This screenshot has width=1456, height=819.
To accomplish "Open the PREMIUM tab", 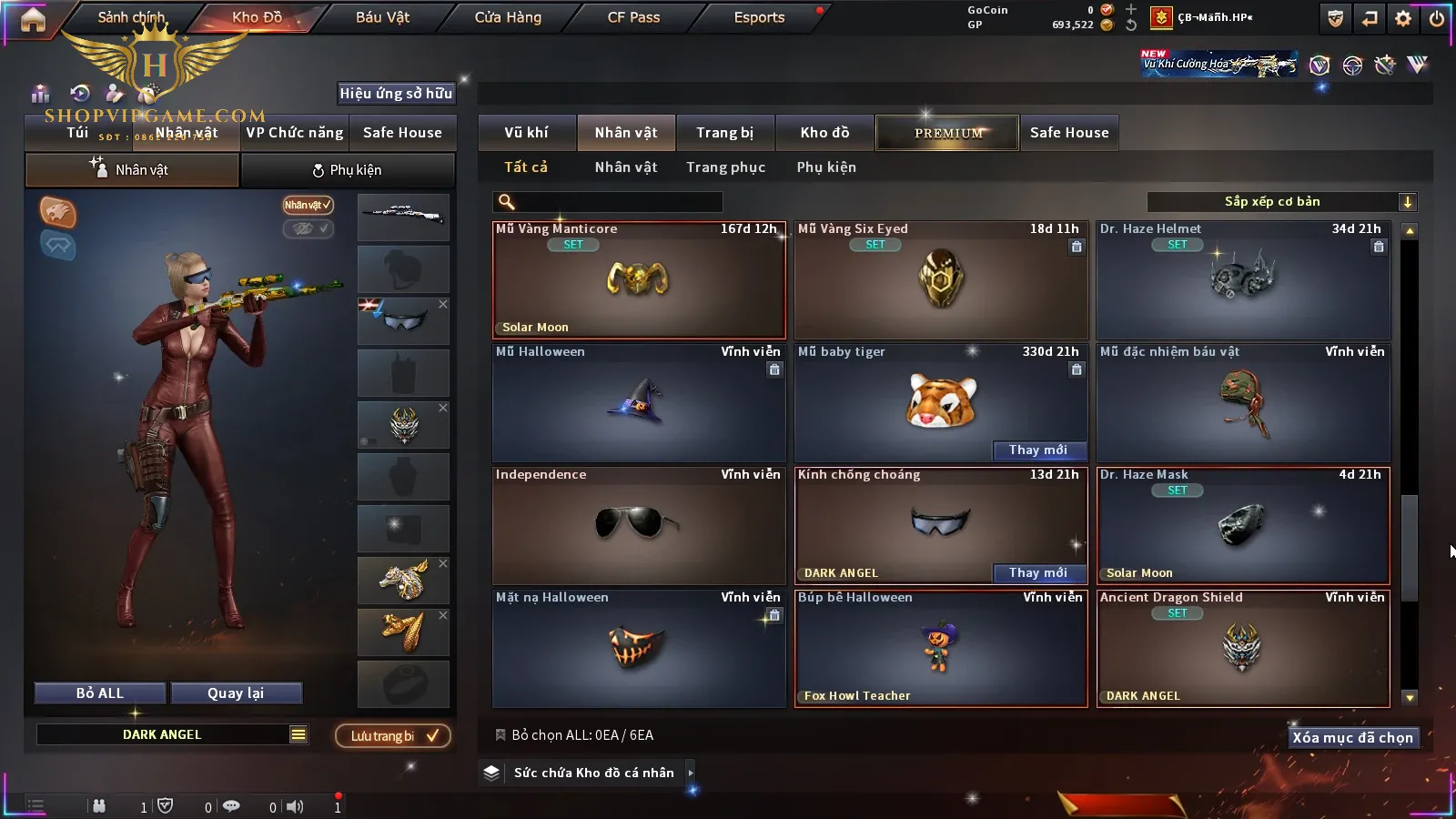I will [x=947, y=133].
